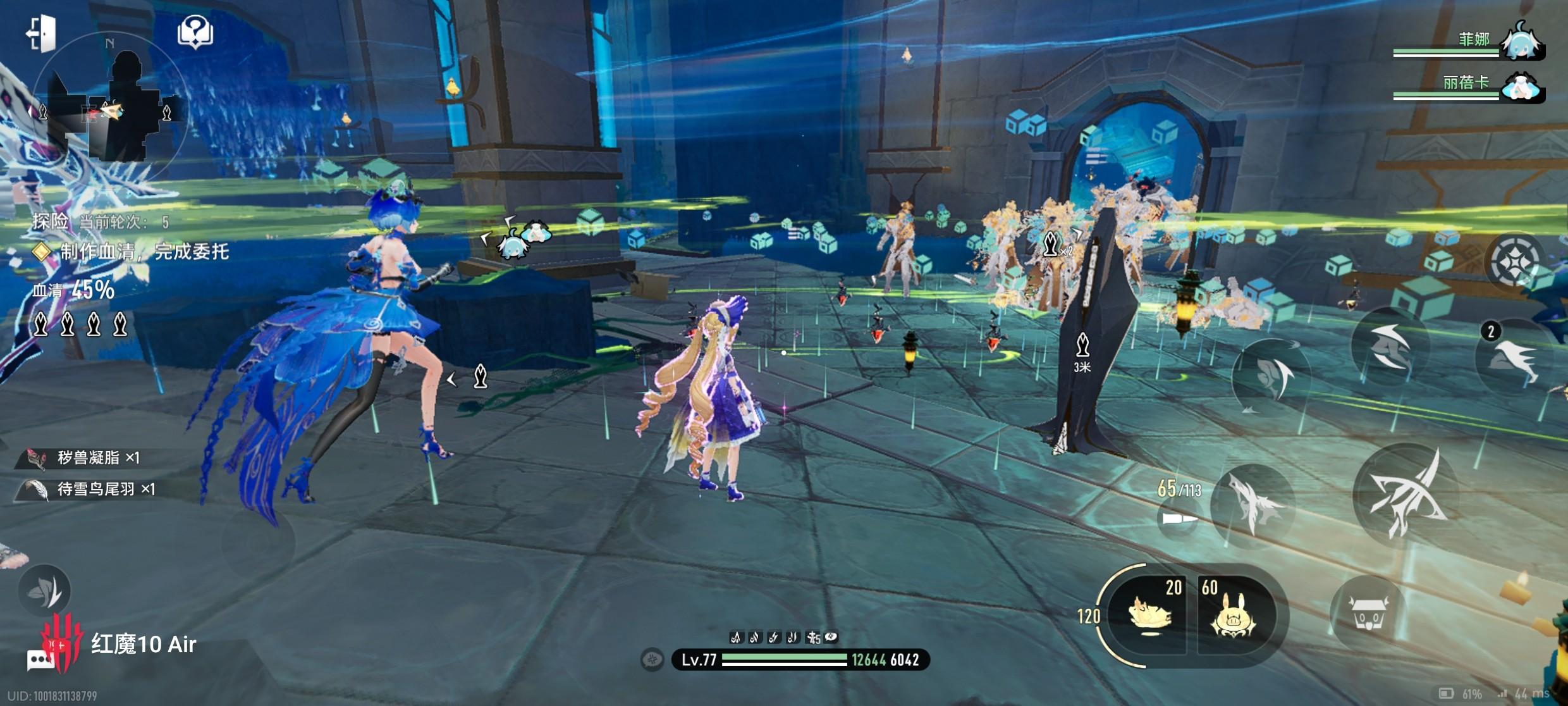Toggle the target lock-on reticle button
The height and width of the screenshot is (706, 1568).
pos(1515,262)
